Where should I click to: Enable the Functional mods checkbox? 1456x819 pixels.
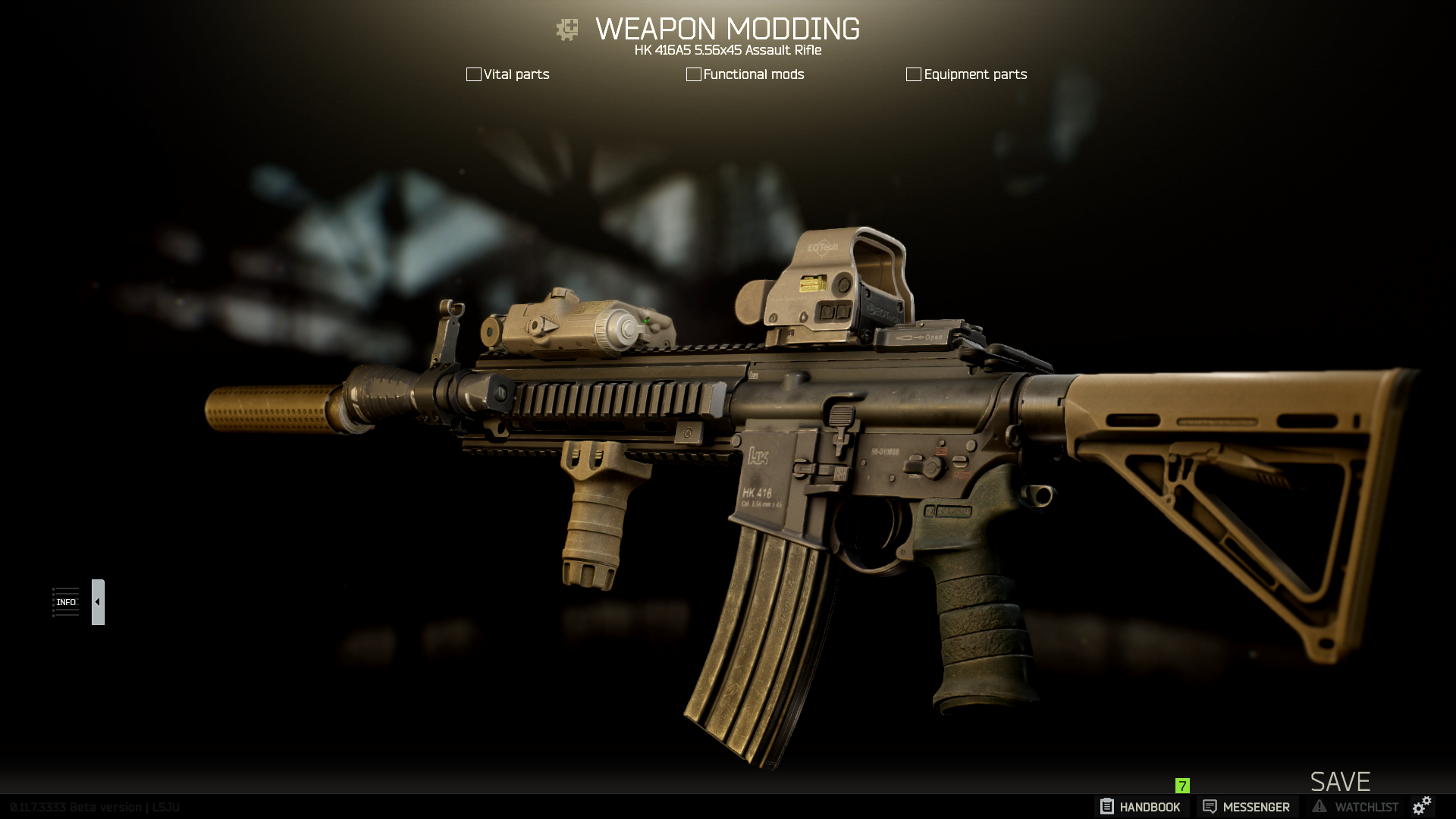(x=693, y=74)
